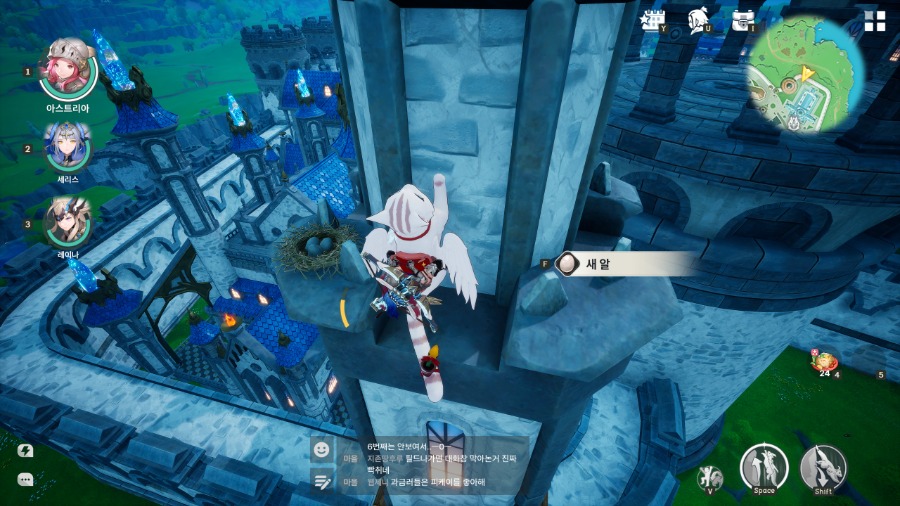The width and height of the screenshot is (900, 506).
Task: Select party member 아스트리아 portrait
Action: coord(68,68)
